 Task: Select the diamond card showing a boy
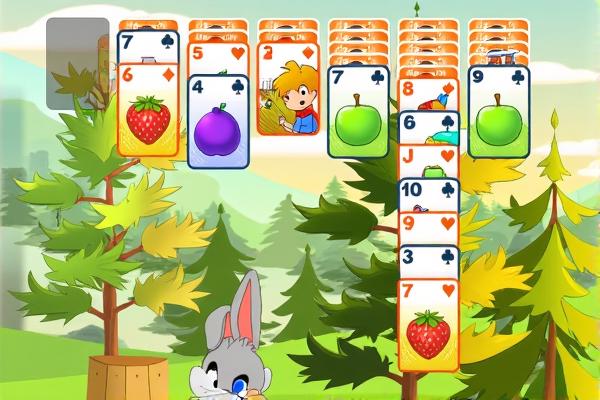pos(288,95)
